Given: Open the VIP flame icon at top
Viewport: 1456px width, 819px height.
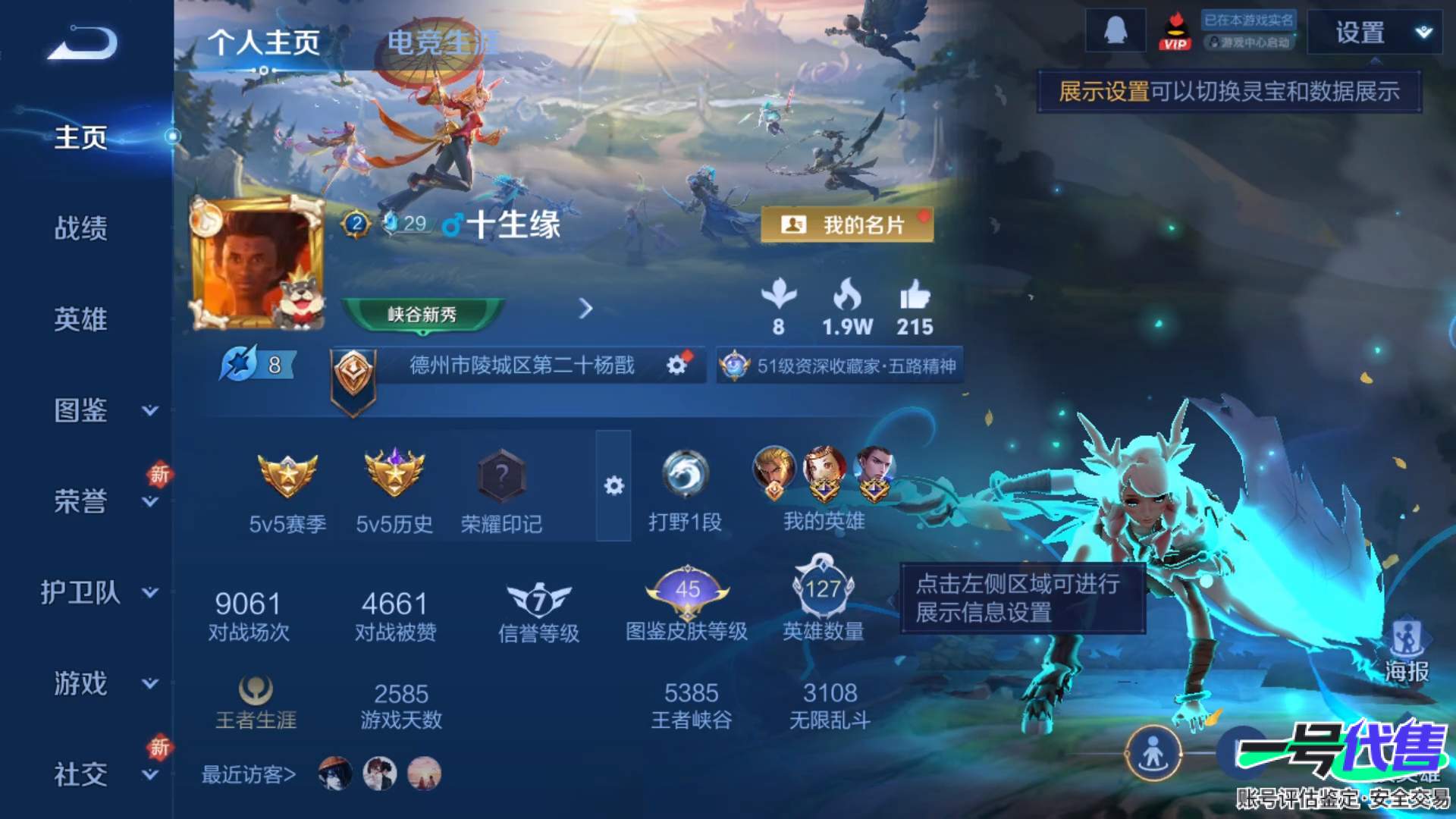Looking at the screenshot, I should coord(1176,32).
